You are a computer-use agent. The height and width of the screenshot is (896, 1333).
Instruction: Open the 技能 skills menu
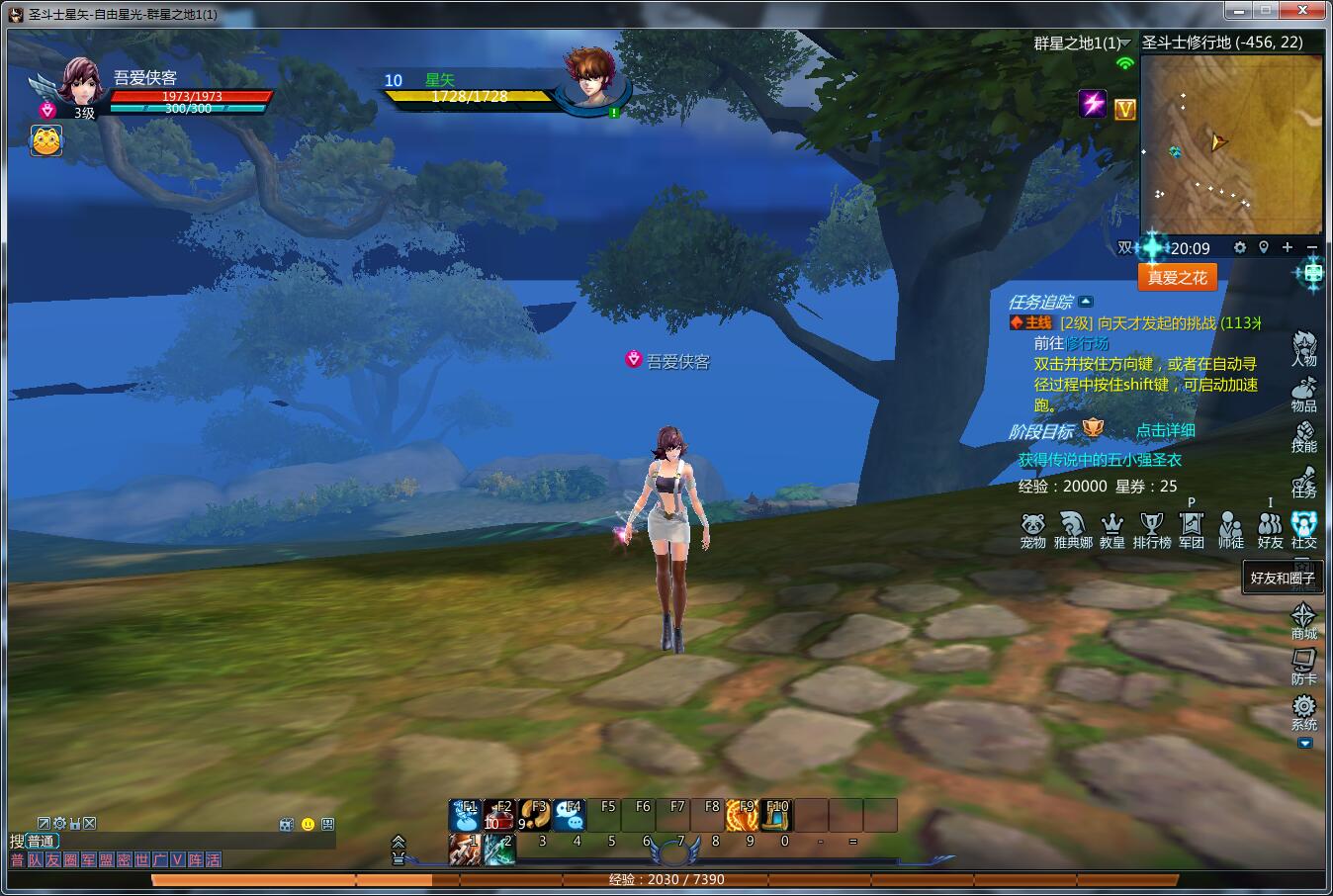(1304, 436)
